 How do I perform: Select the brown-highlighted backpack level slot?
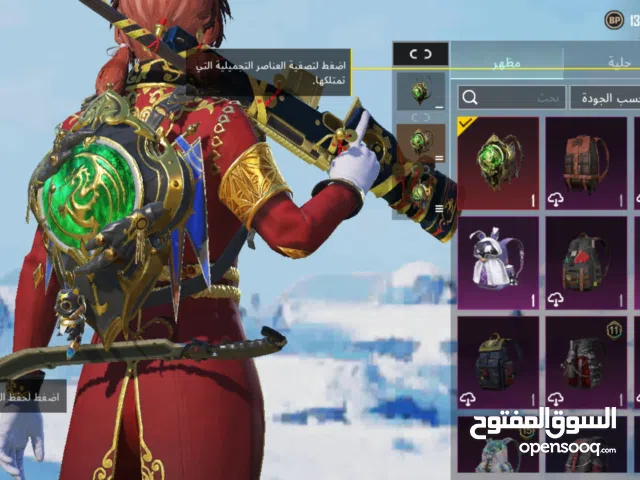click(x=420, y=142)
